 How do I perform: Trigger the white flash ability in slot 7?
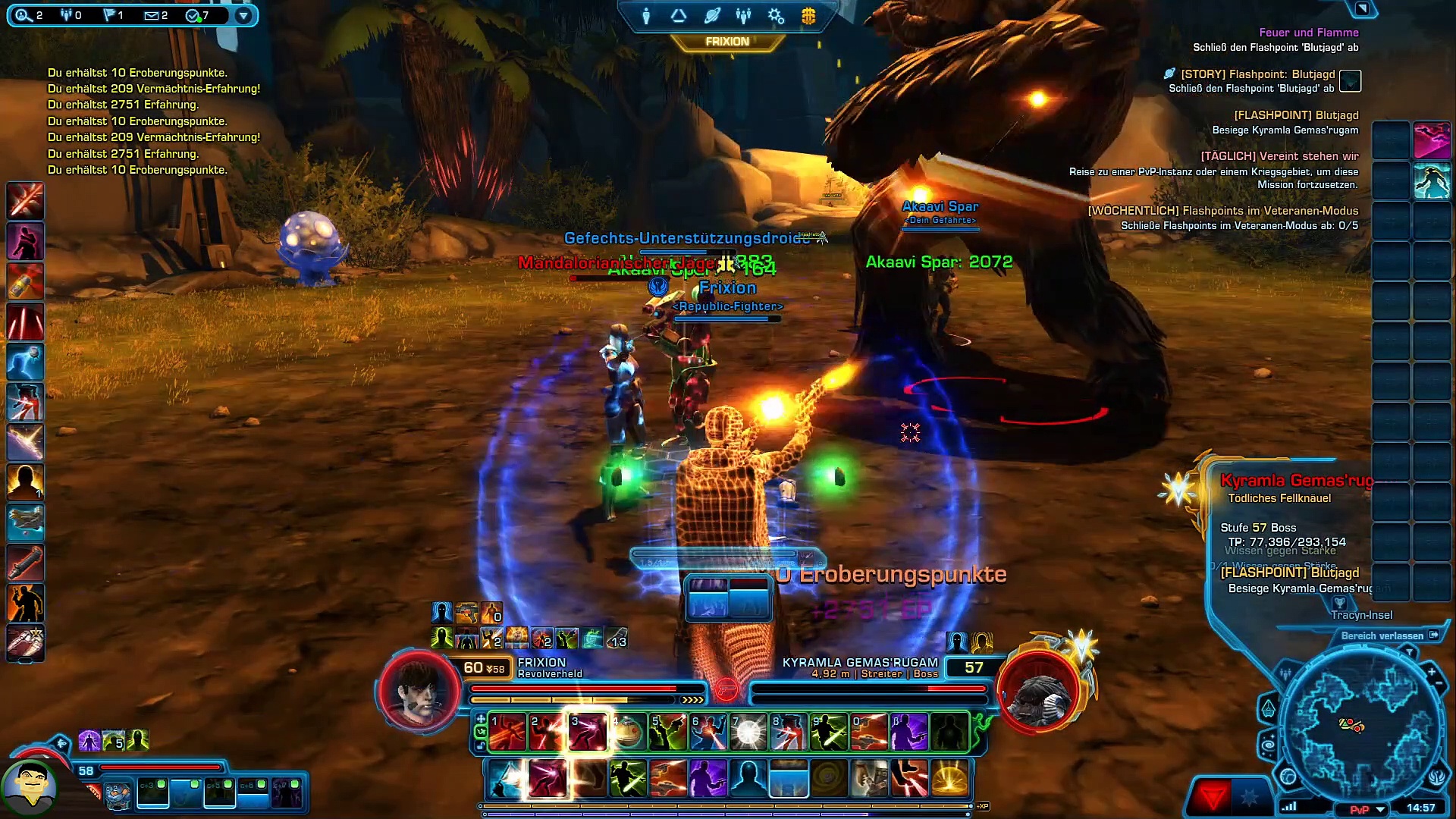[x=748, y=733]
